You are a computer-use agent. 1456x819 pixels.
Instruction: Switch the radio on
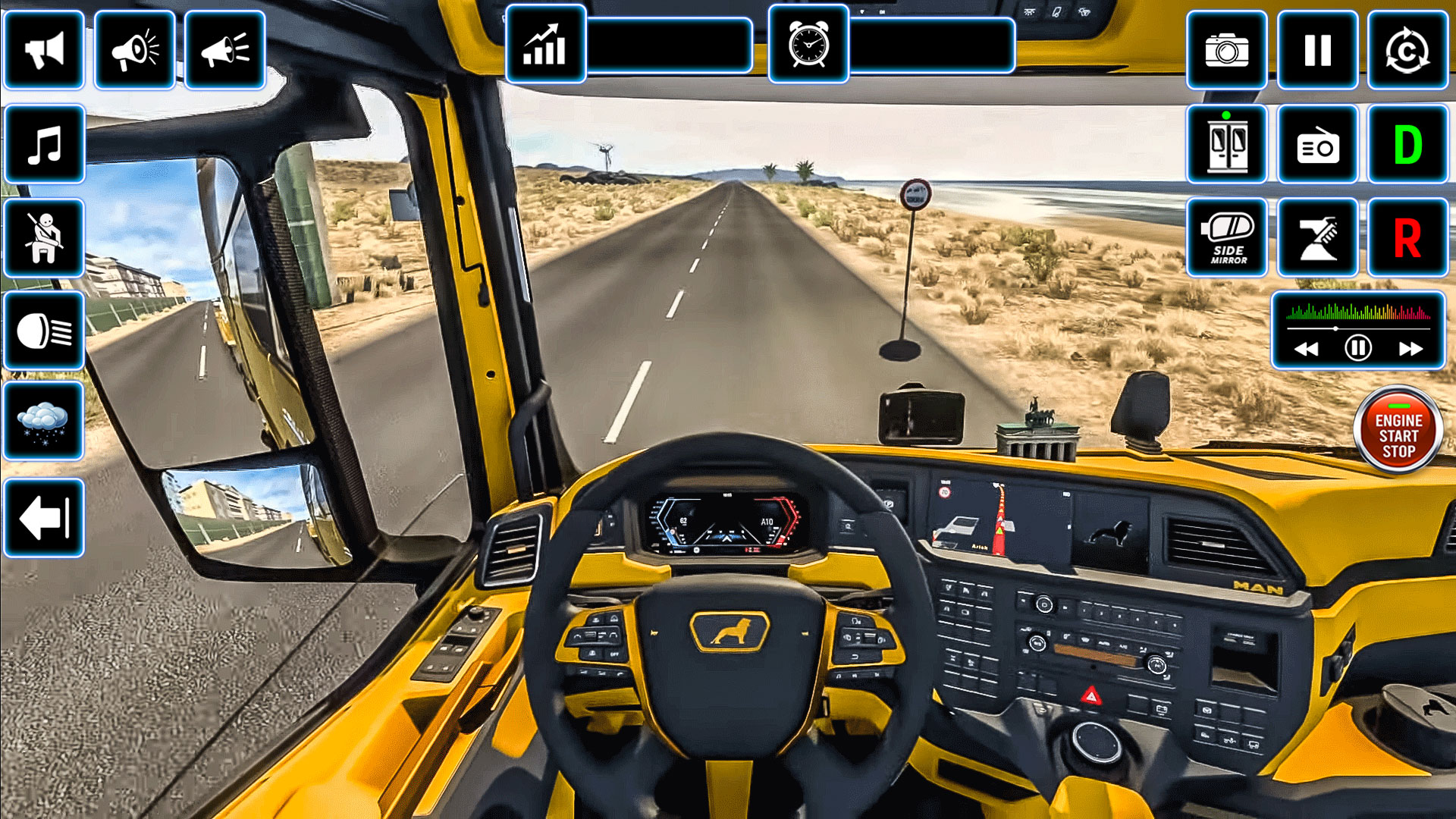[x=1317, y=144]
